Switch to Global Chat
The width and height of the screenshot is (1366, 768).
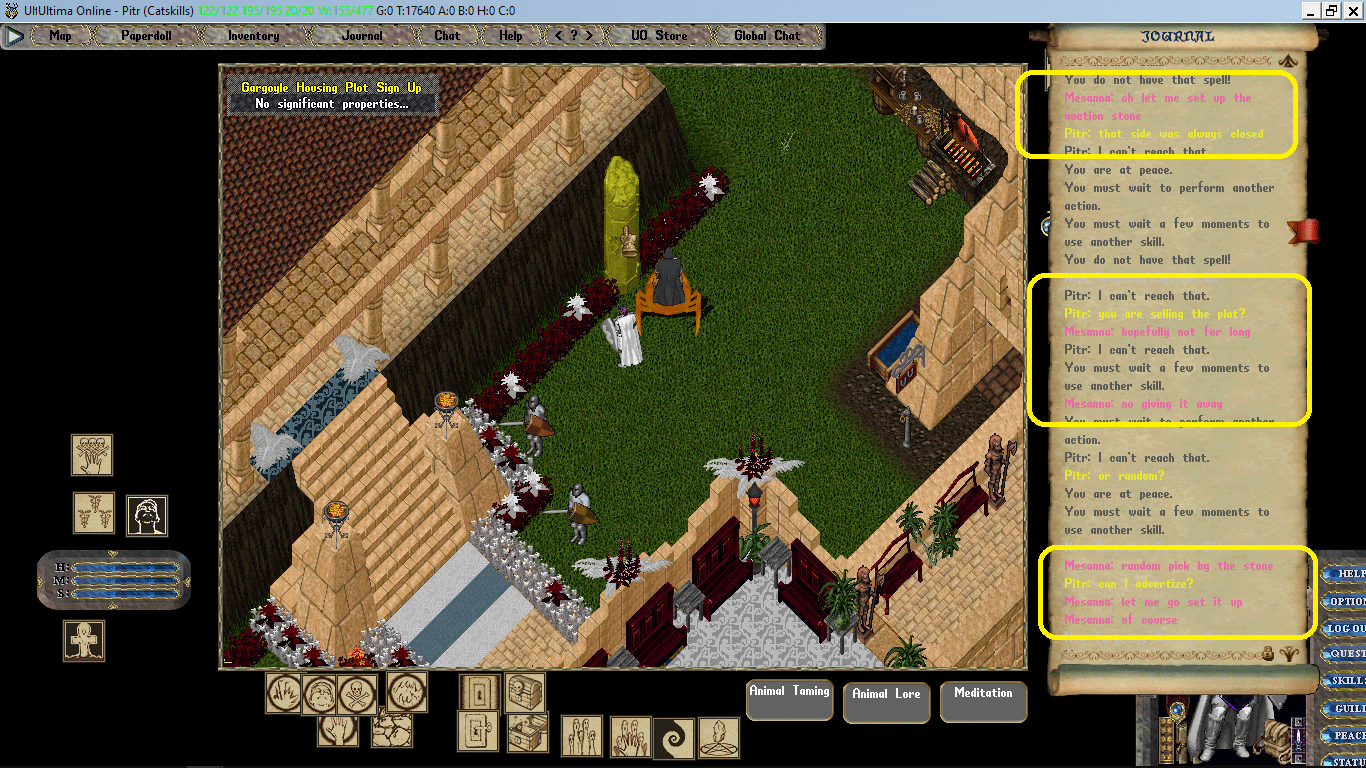coord(766,35)
